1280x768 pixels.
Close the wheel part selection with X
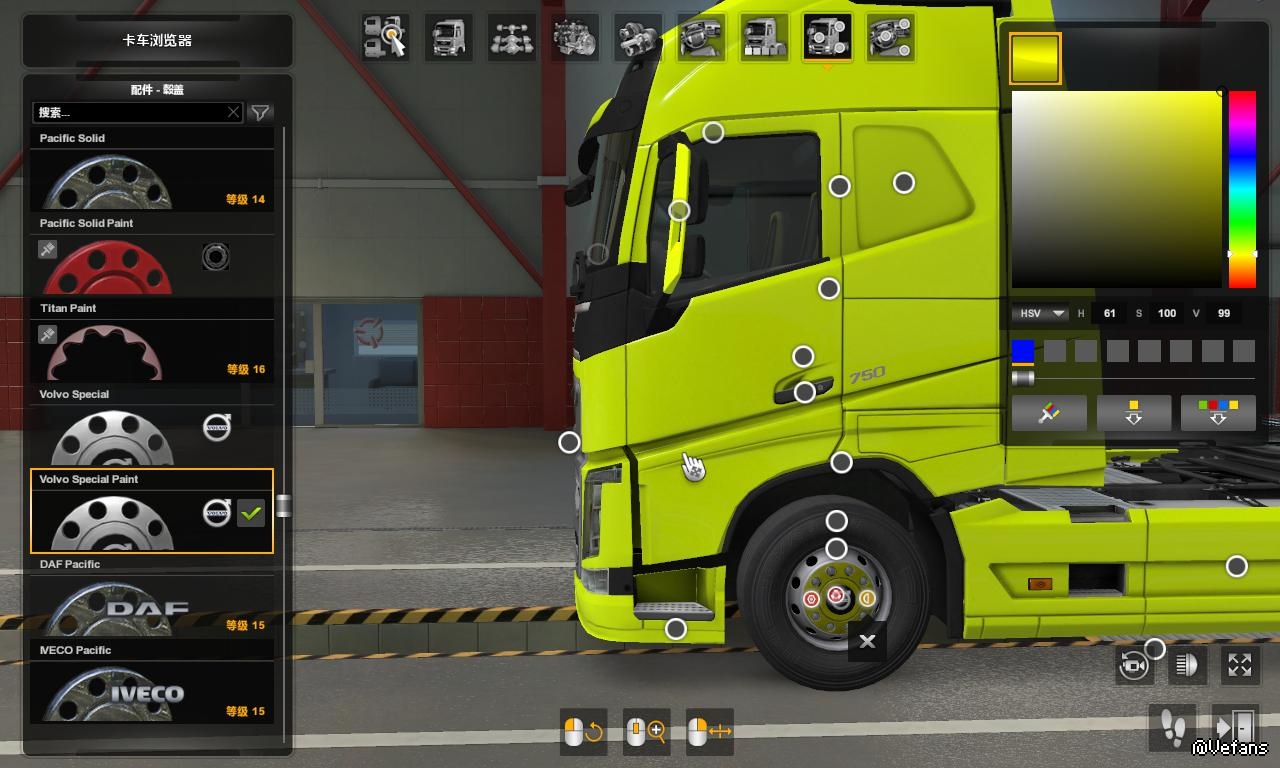click(x=867, y=641)
